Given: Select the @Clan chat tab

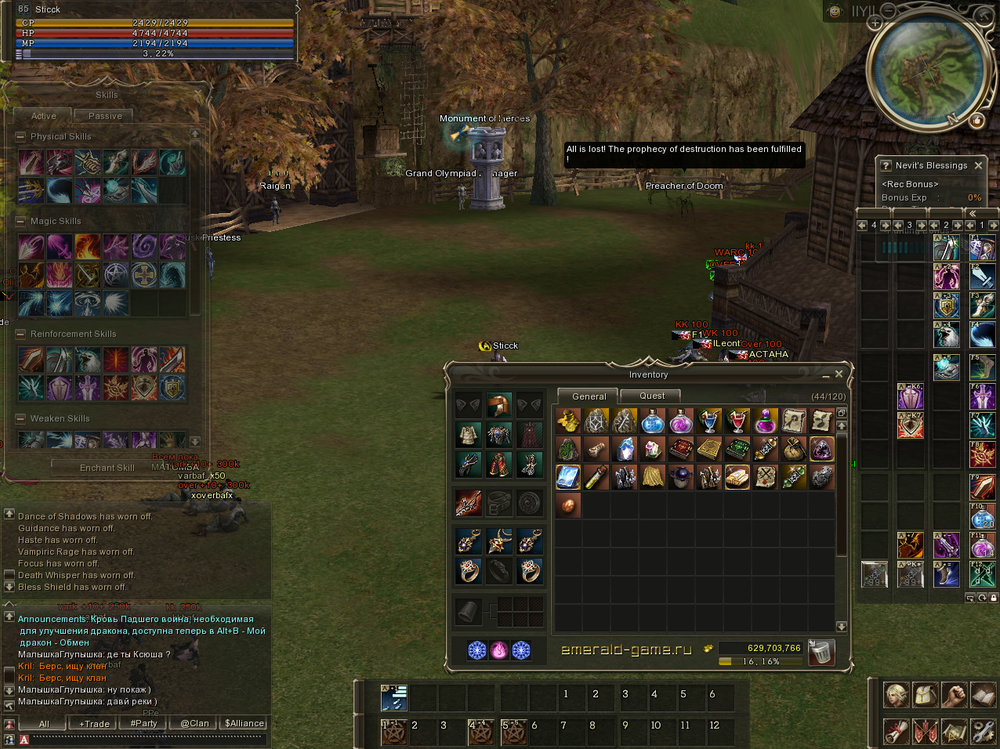Looking at the screenshot, I should pyautogui.click(x=194, y=723).
